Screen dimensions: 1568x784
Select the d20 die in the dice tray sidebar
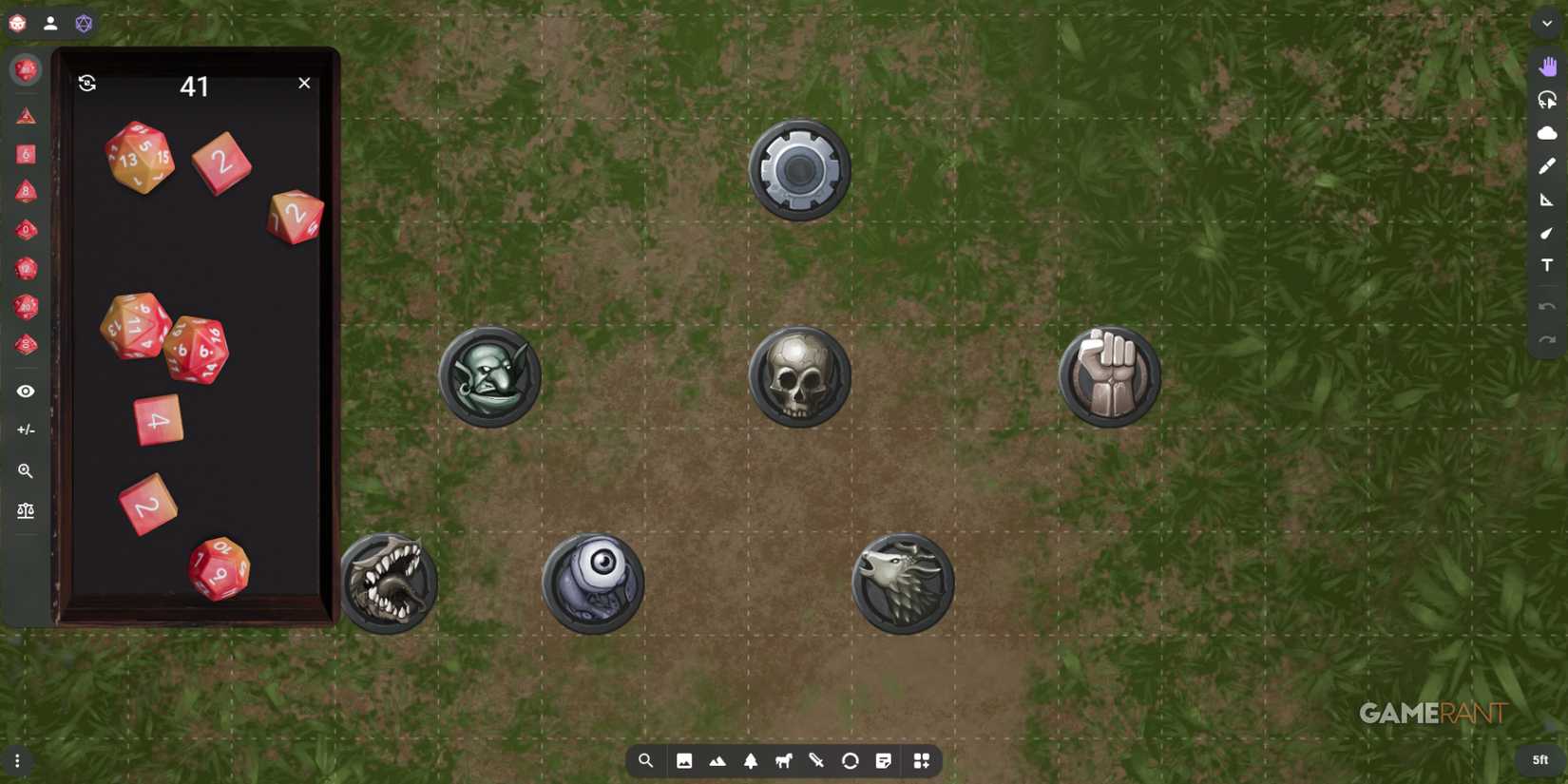pos(26,306)
